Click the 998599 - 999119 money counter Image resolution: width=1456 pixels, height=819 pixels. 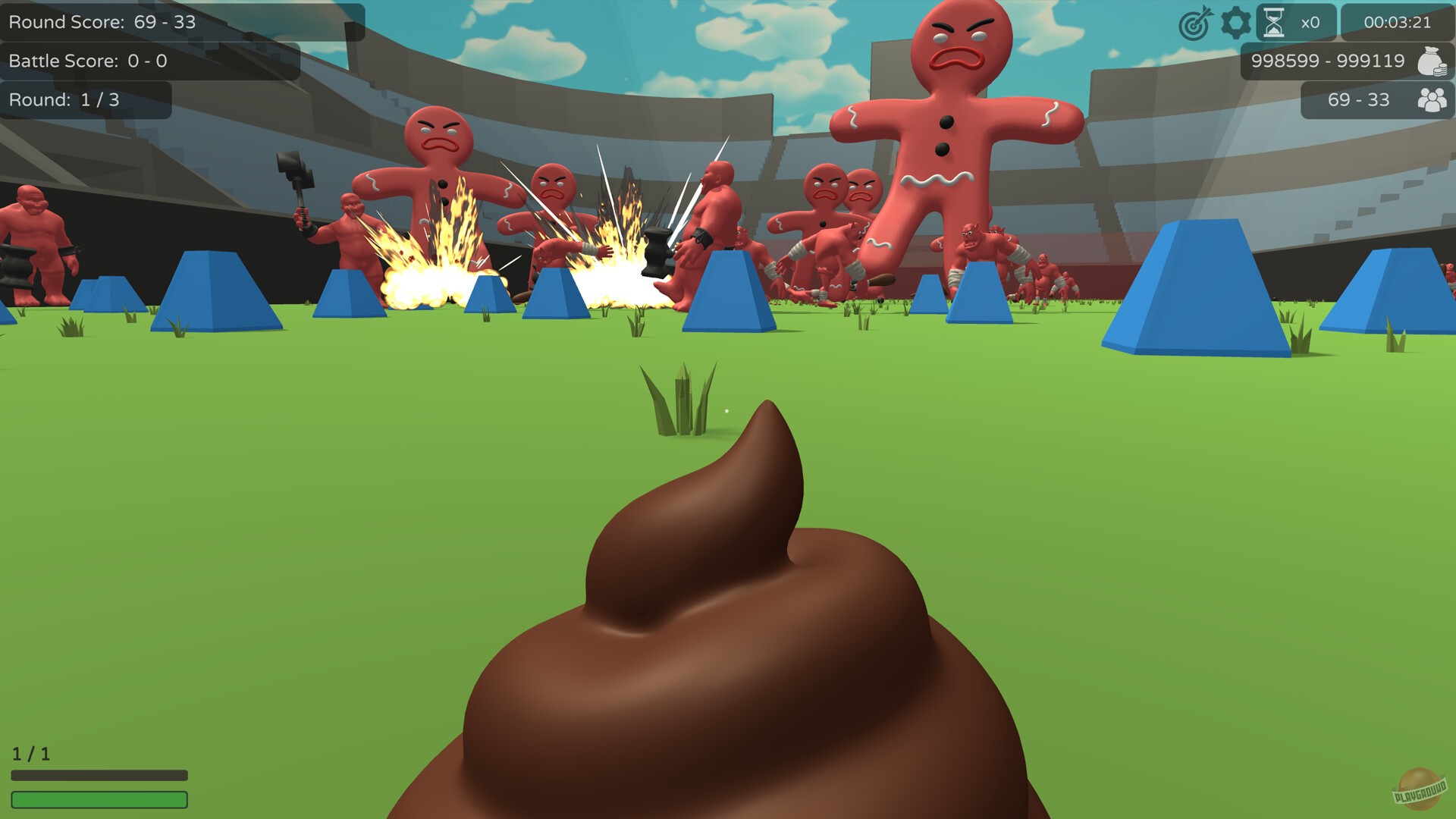1329,61
